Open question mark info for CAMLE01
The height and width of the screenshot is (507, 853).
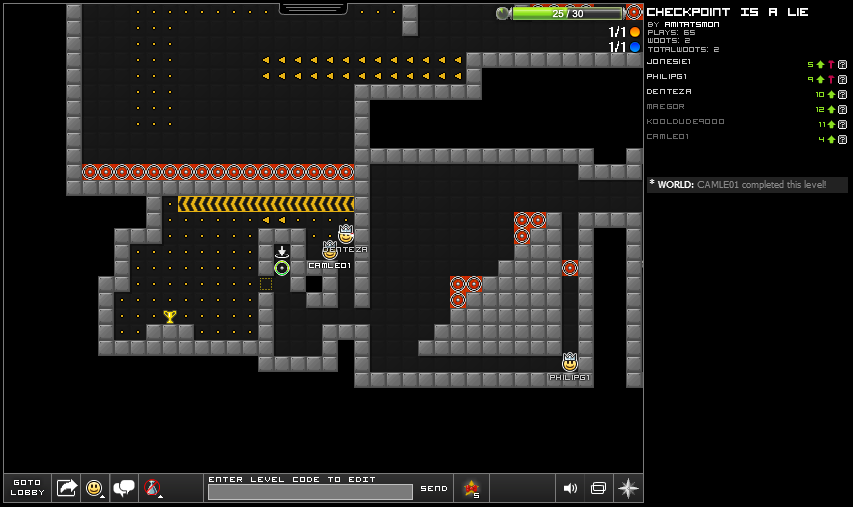coord(842,139)
